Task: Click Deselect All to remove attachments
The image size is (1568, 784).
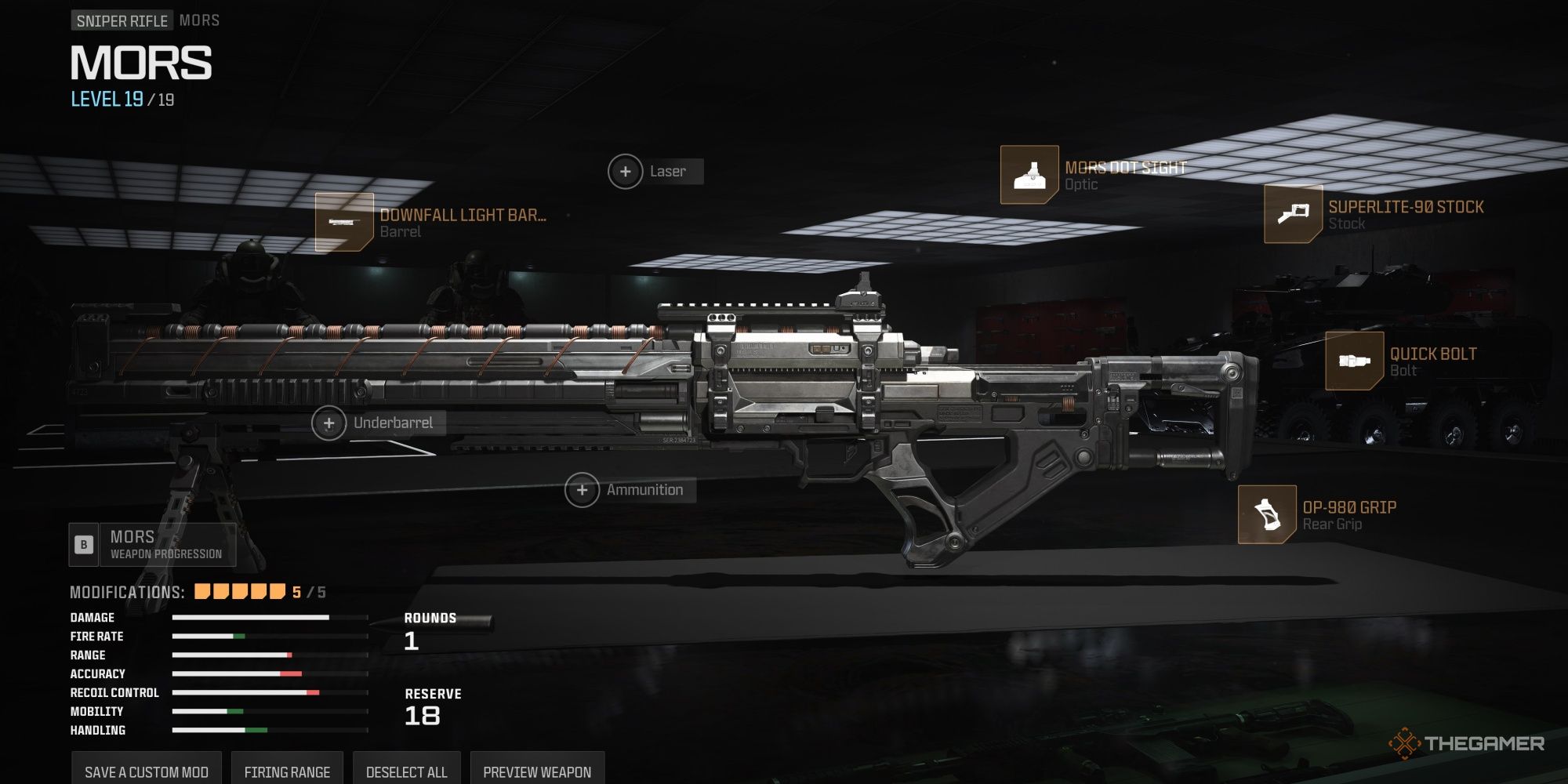Action: tap(407, 771)
